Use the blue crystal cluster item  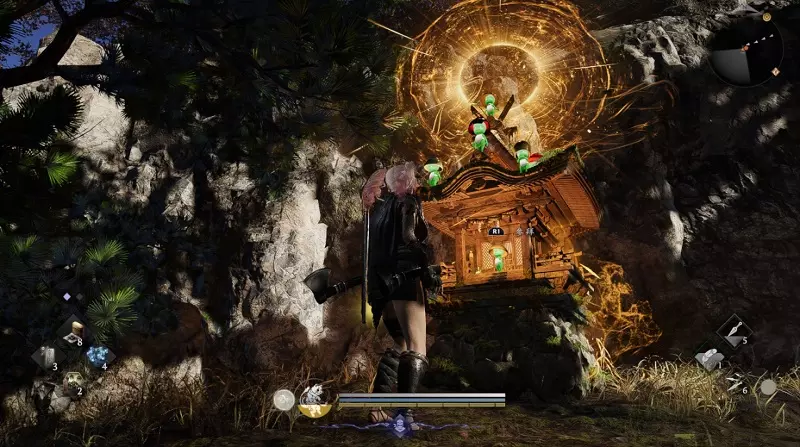(97, 356)
